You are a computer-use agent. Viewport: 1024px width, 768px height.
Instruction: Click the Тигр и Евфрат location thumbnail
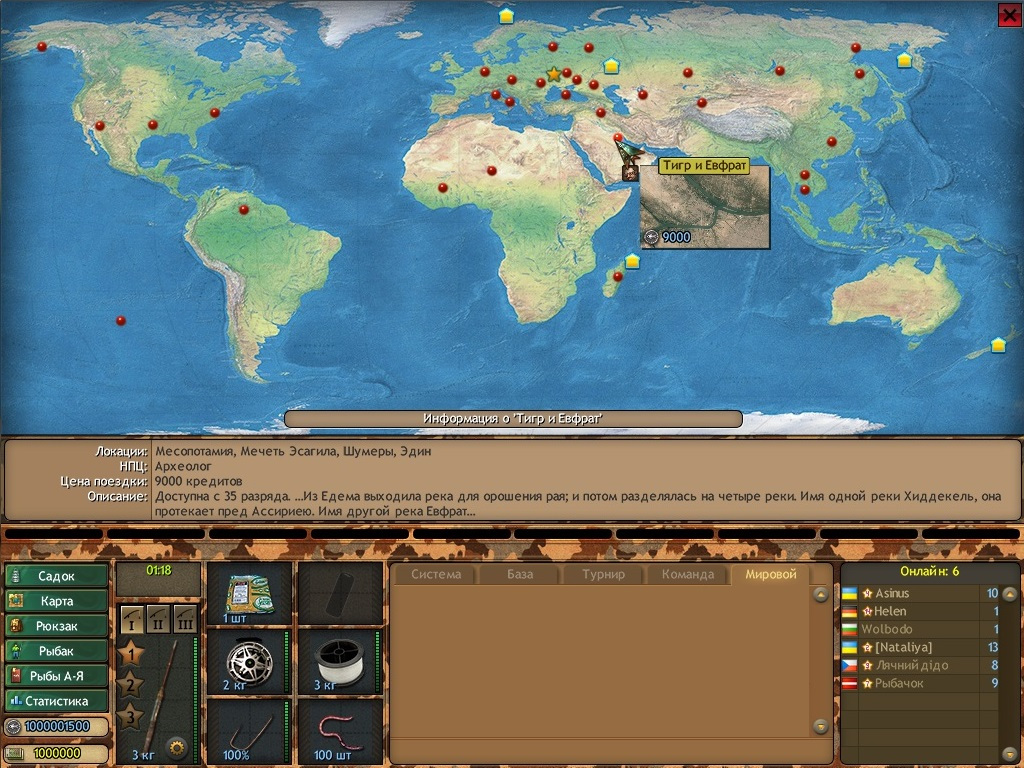pos(705,207)
